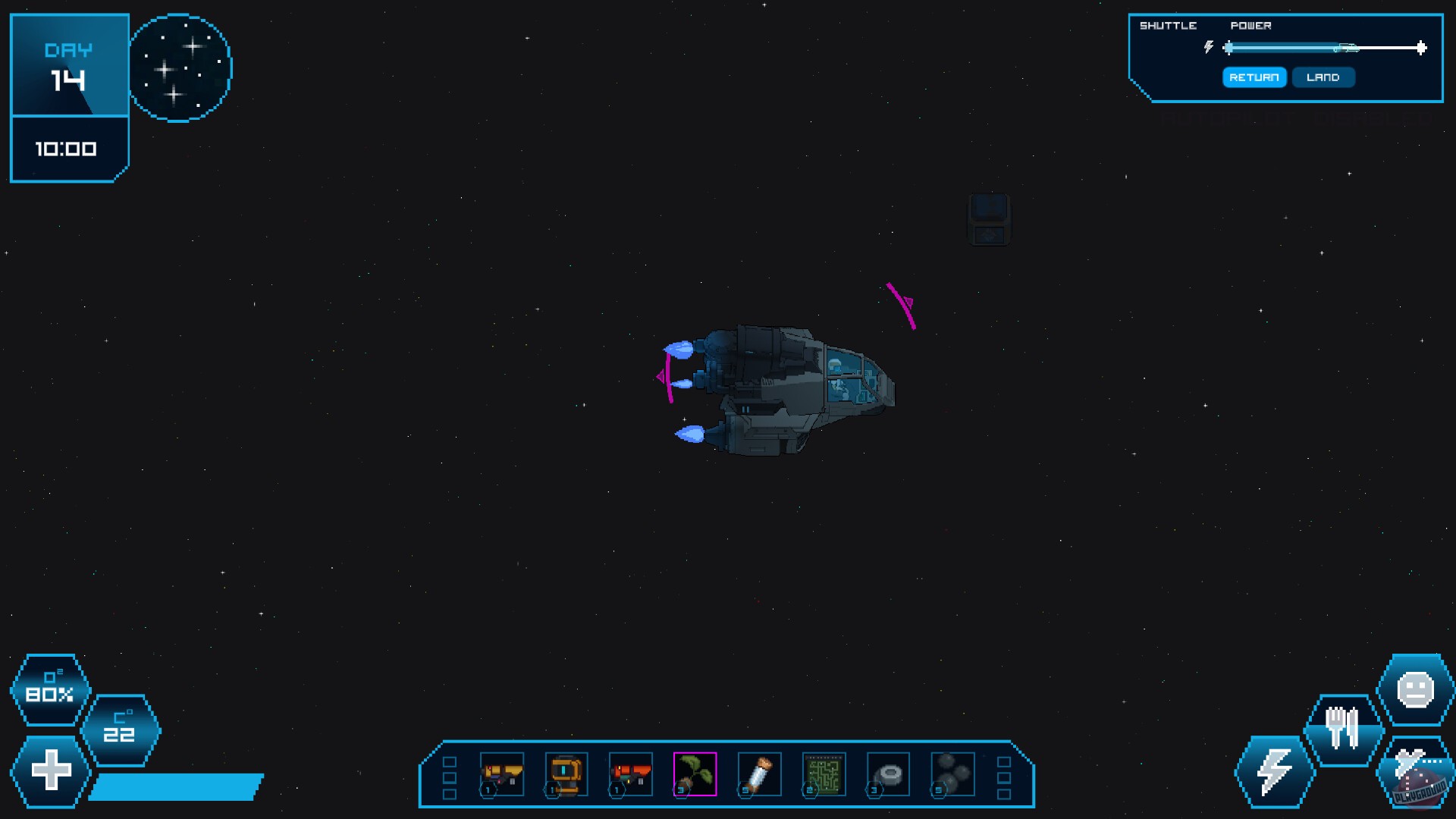
Task: Select the POWER tab heading
Action: point(1251,25)
